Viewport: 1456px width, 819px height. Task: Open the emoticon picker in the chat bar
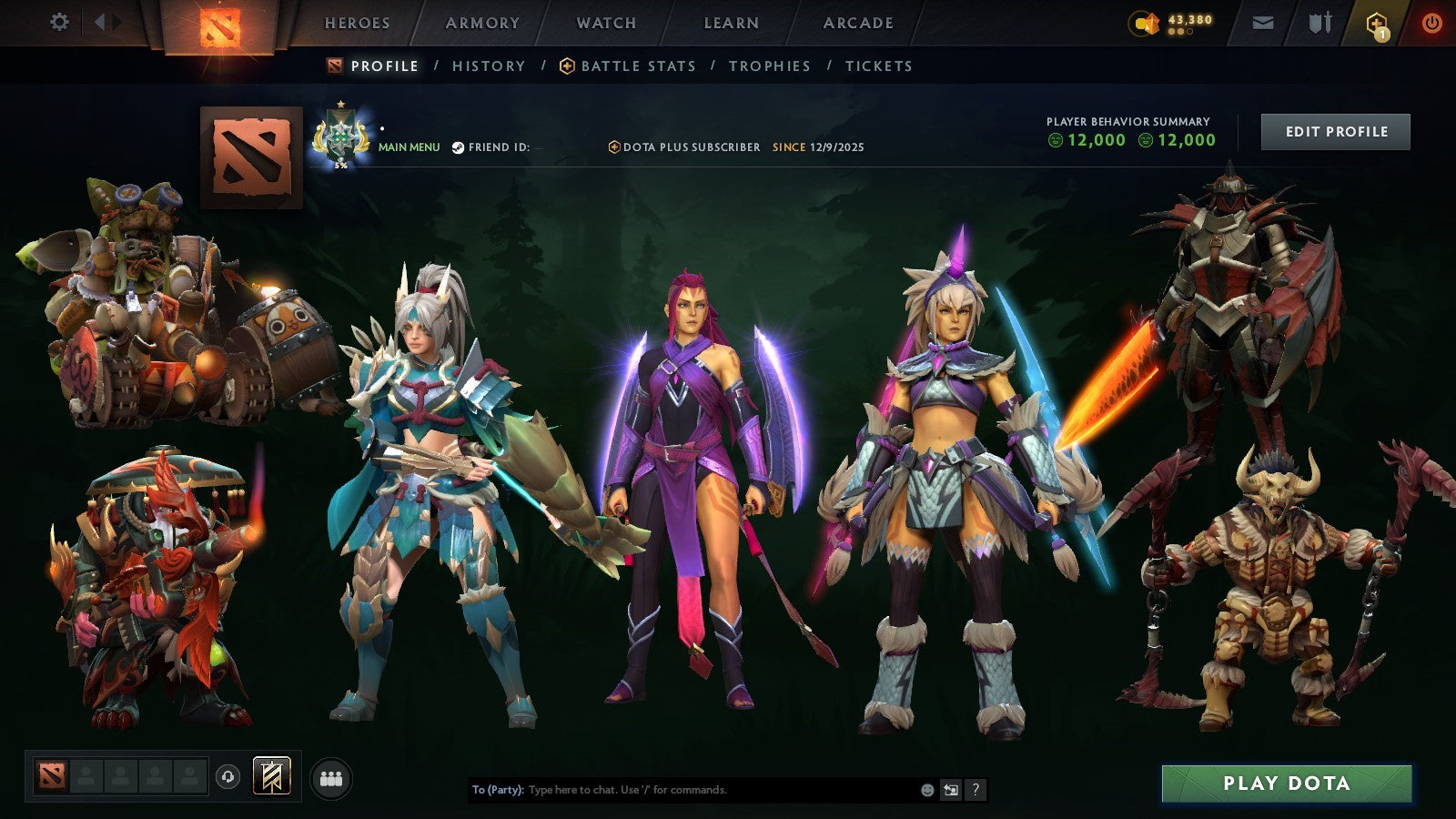tap(926, 790)
